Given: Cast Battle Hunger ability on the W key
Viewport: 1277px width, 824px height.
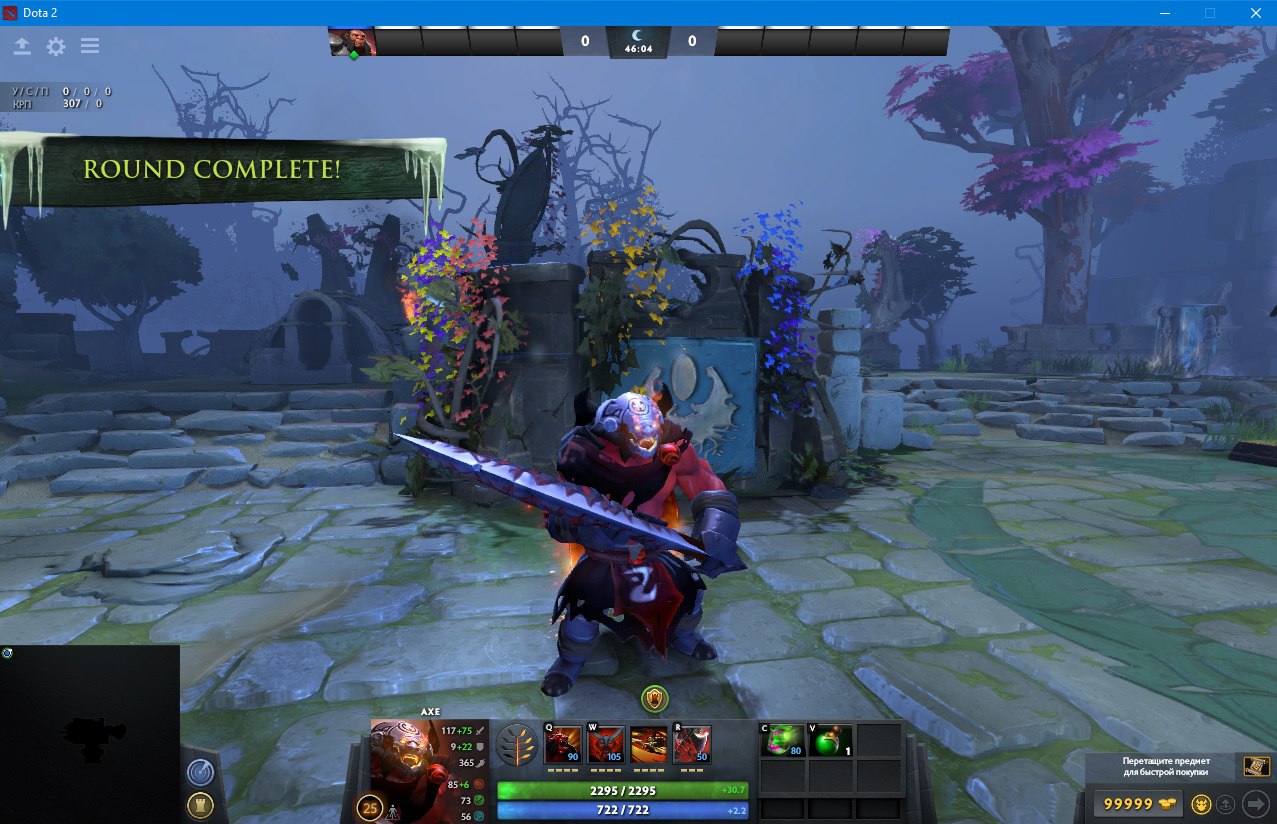Looking at the screenshot, I should 606,745.
